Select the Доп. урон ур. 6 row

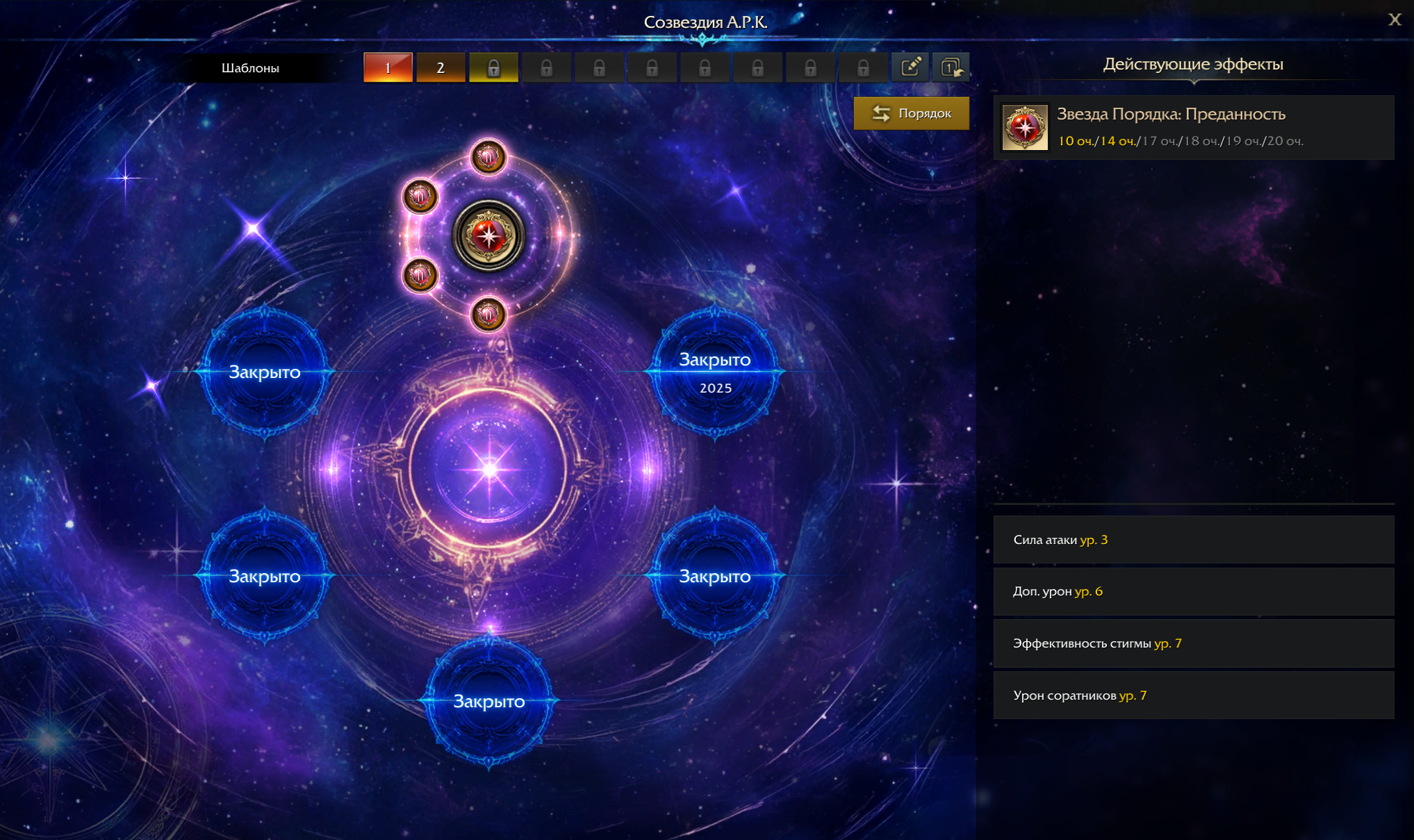tap(1193, 591)
